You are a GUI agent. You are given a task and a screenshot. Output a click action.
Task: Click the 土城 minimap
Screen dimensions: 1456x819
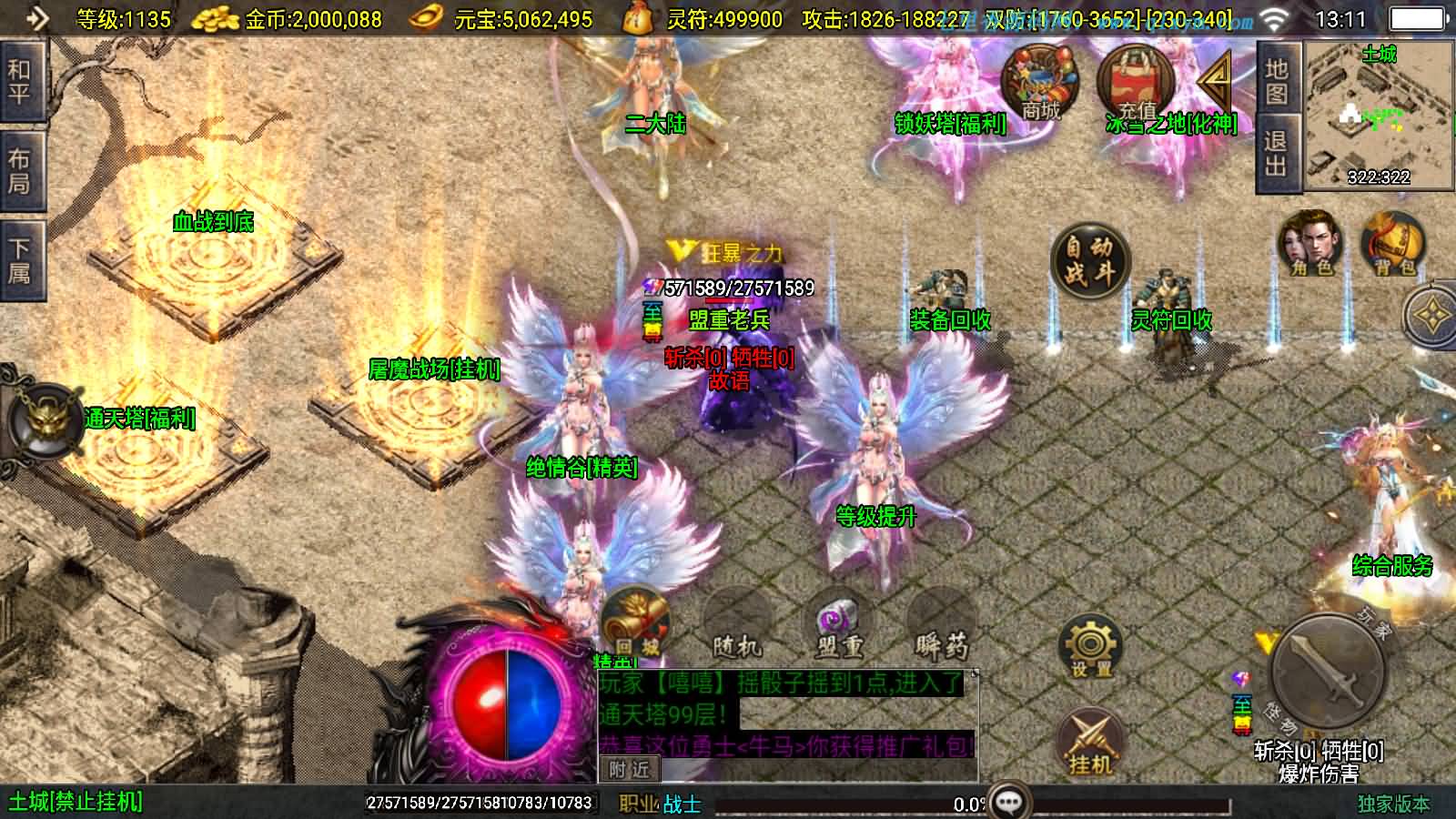pos(1378,116)
